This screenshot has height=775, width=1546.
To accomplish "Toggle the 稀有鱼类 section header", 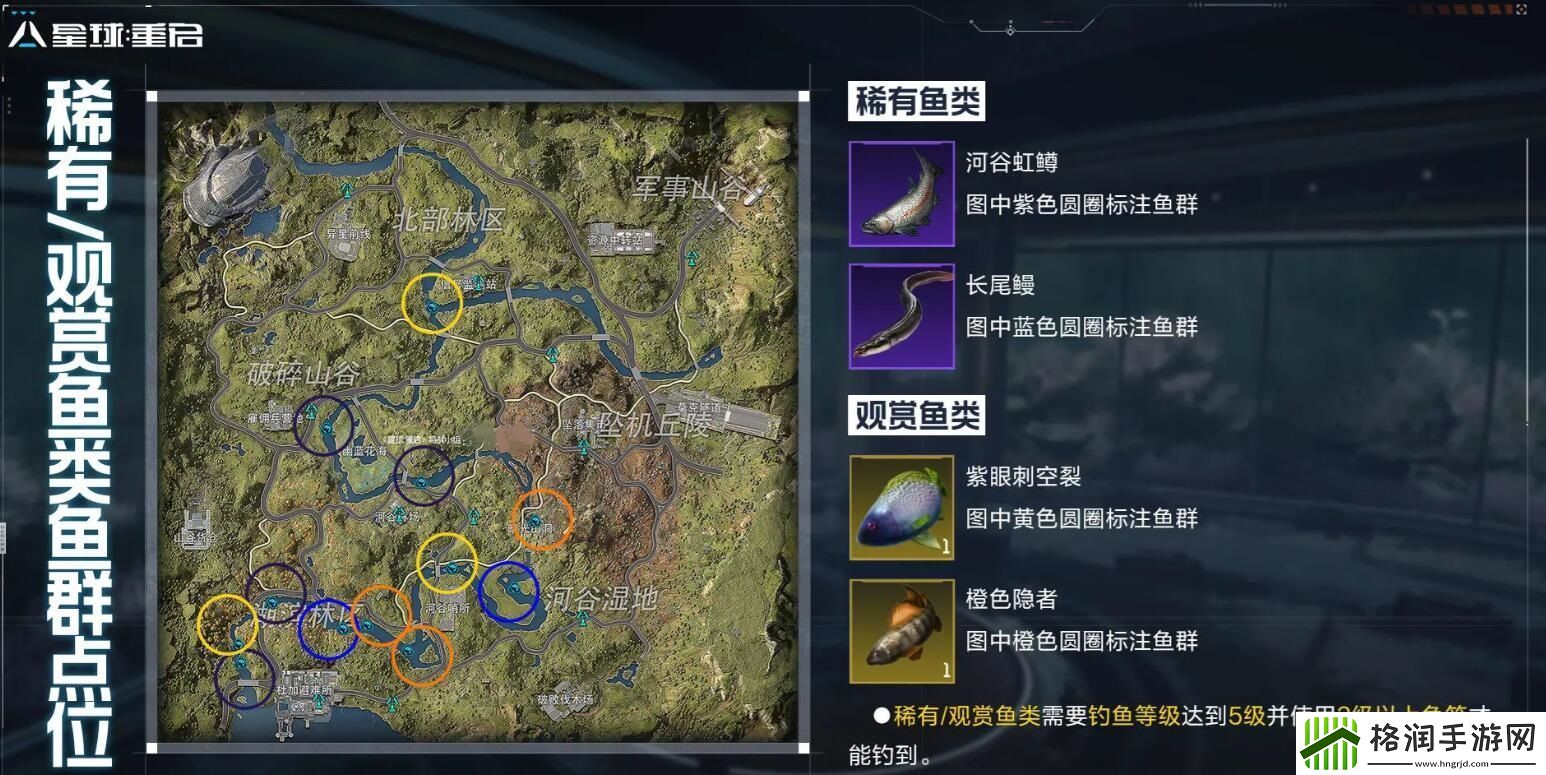I will 916,100.
